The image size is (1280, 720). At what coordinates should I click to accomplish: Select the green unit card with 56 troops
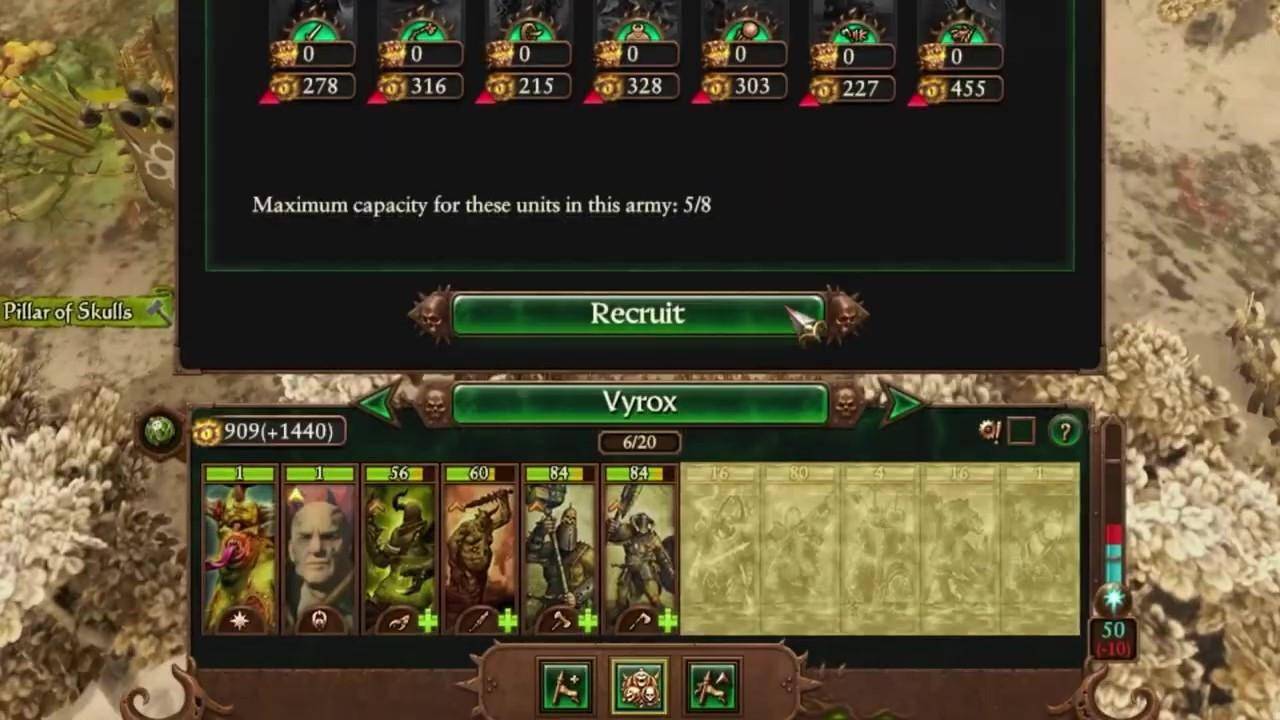pos(400,548)
